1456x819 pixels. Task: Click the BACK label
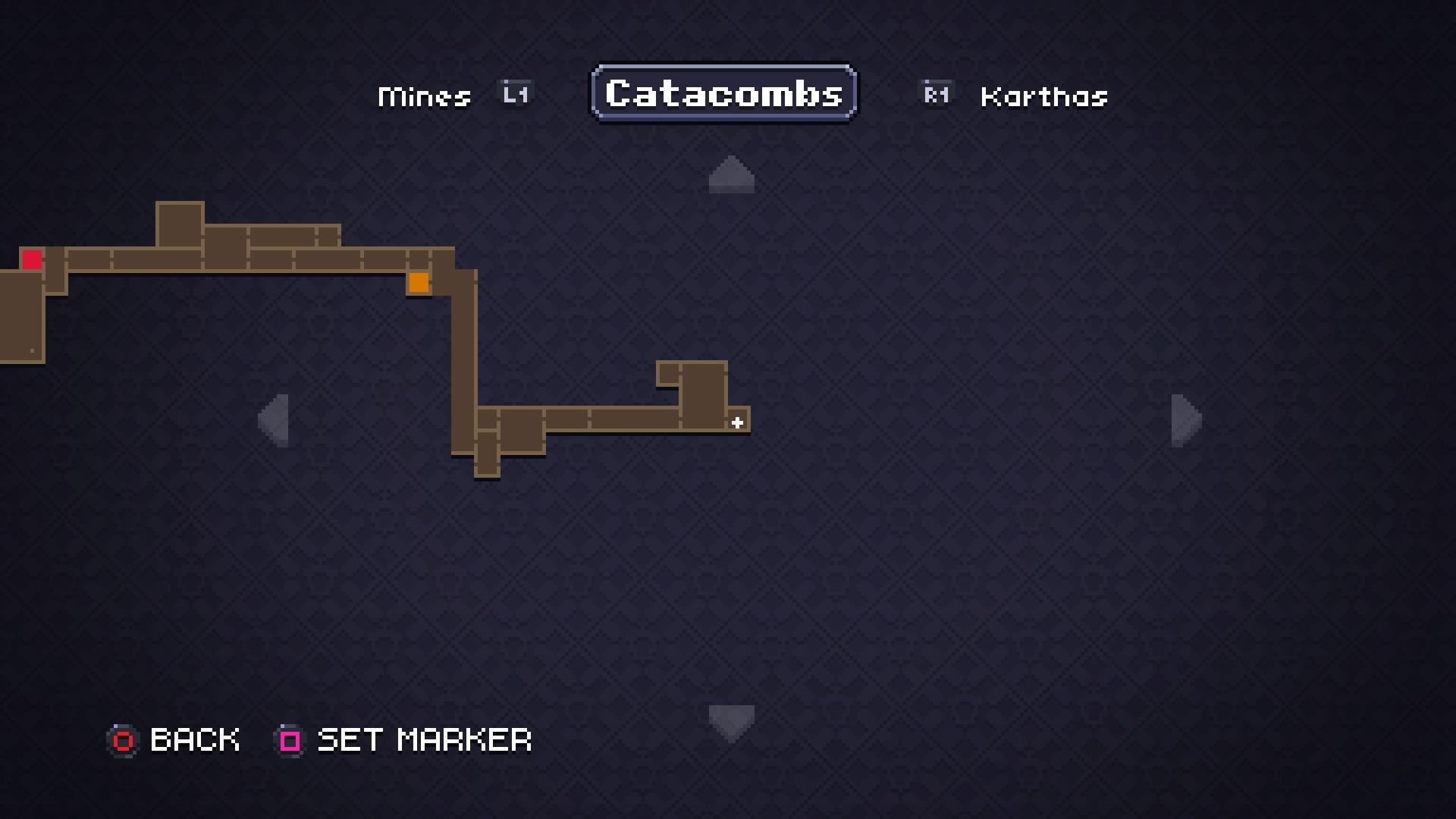pos(194,740)
